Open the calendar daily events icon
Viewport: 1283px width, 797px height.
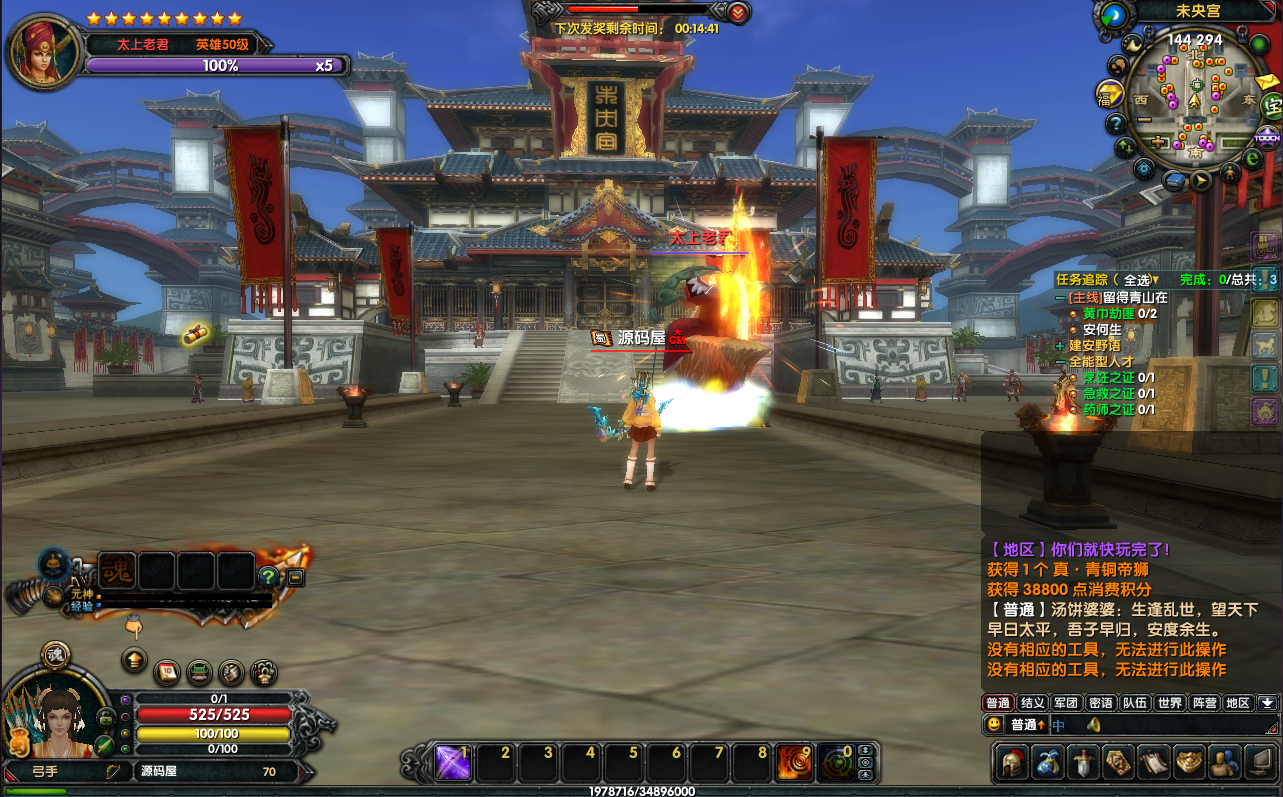coord(168,670)
